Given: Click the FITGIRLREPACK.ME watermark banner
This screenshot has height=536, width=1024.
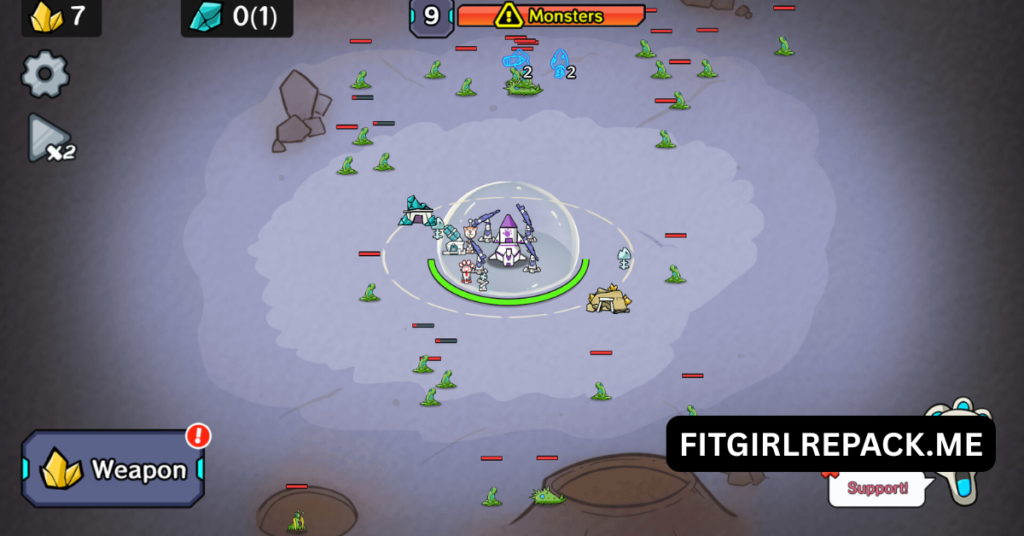Looking at the screenshot, I should pos(830,444).
